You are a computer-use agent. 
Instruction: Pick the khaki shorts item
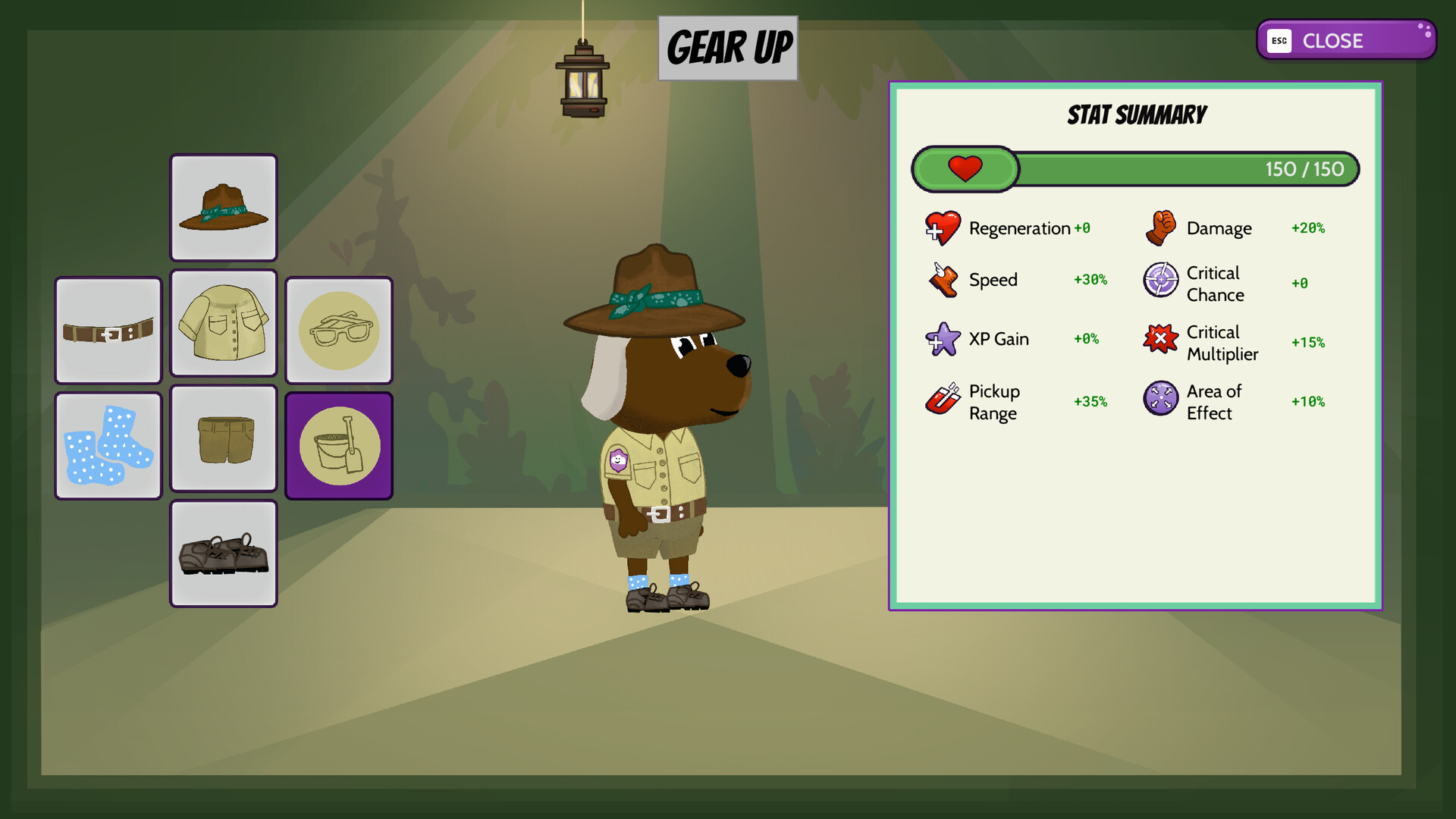[223, 438]
